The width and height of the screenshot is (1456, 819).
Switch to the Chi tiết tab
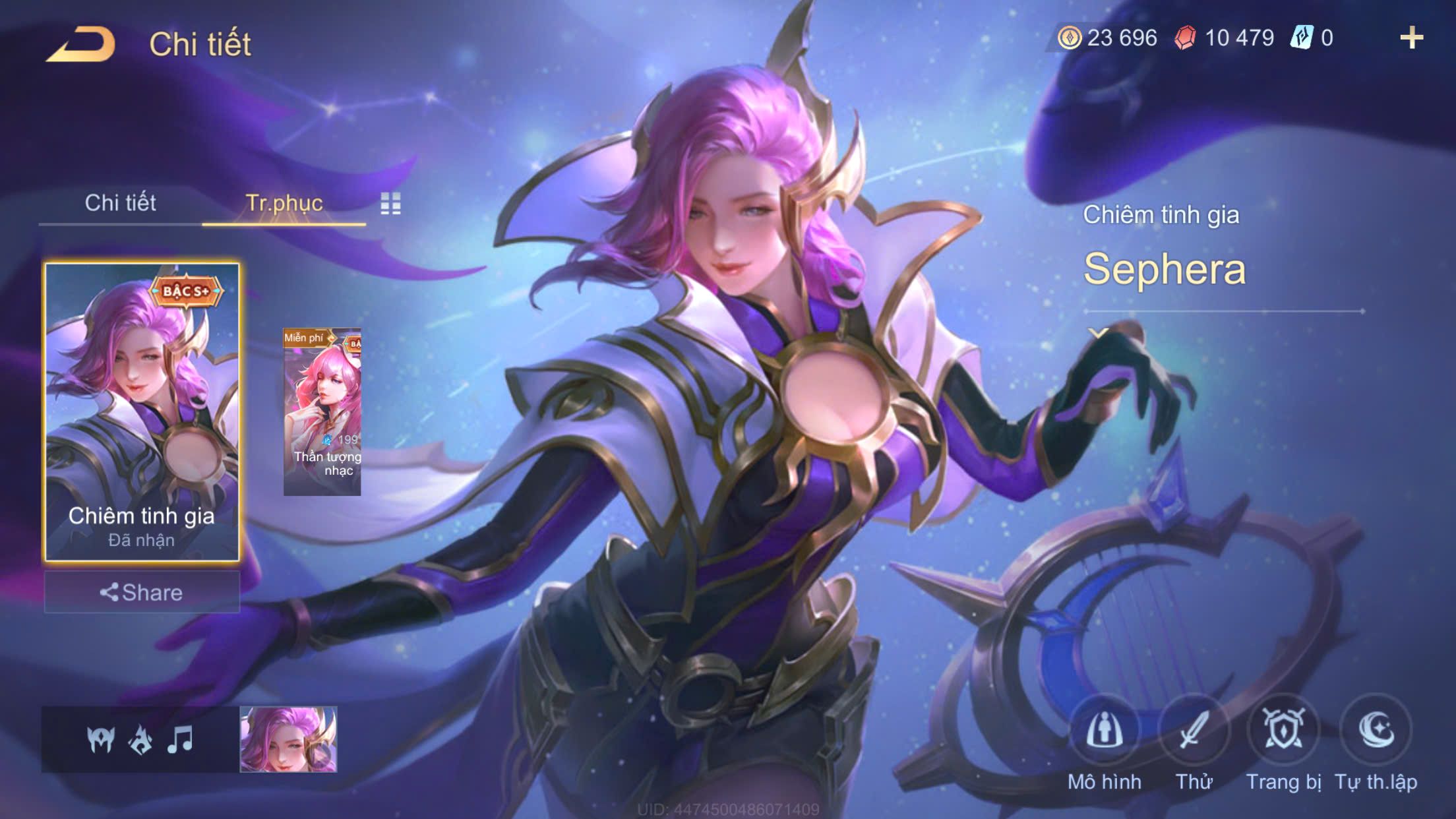[x=120, y=202]
